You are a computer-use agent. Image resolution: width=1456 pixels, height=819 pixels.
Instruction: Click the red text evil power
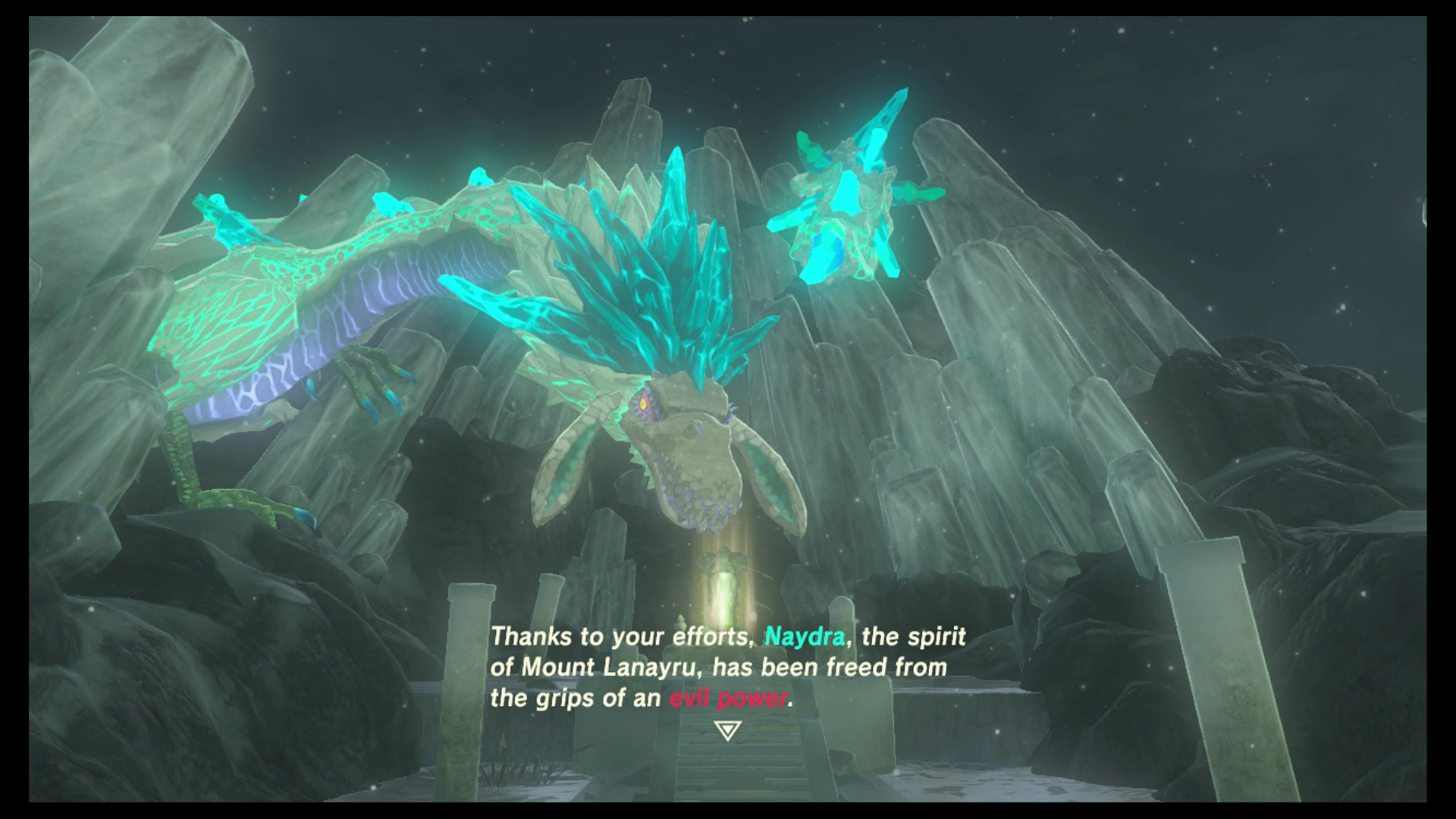click(x=730, y=698)
